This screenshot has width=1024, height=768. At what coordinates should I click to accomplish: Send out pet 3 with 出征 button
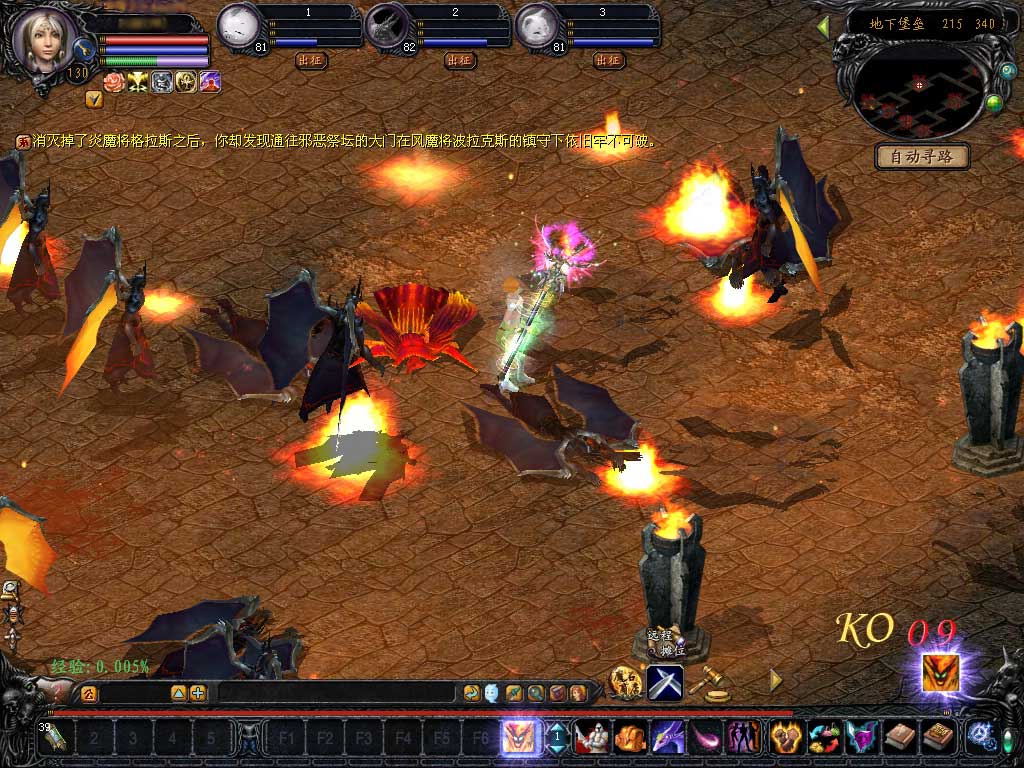(x=609, y=60)
